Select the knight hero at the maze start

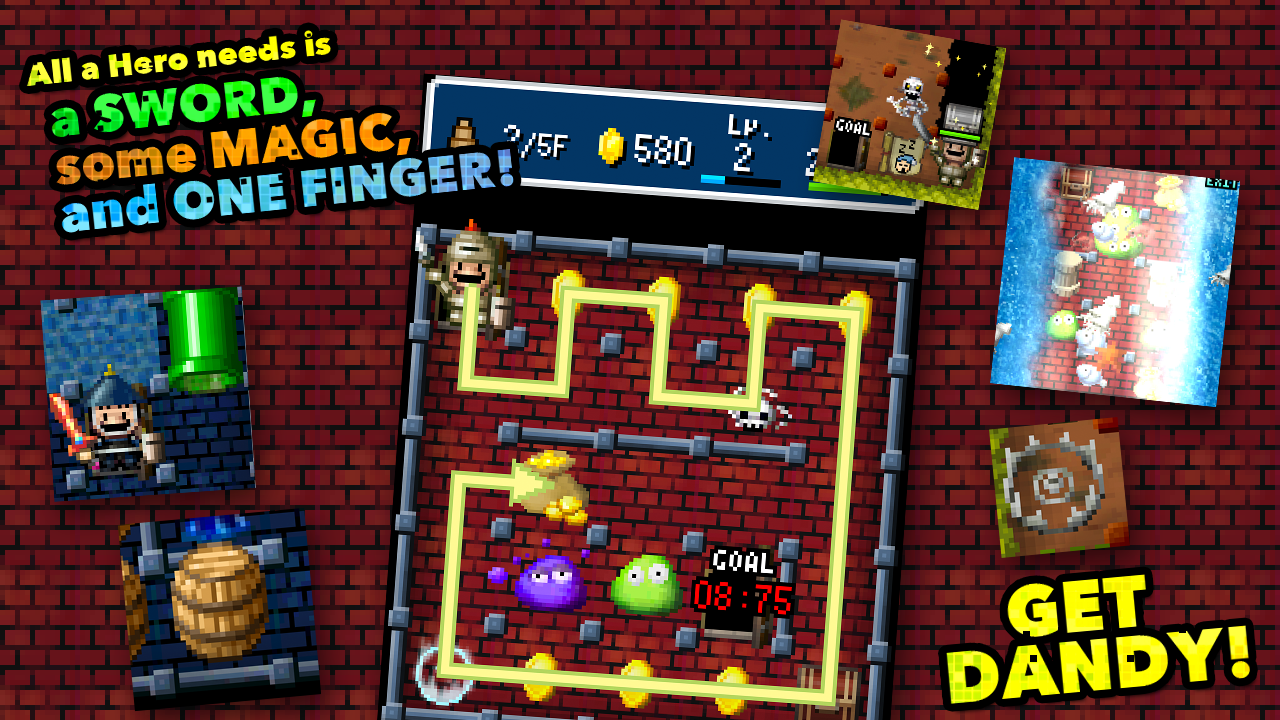click(466, 270)
